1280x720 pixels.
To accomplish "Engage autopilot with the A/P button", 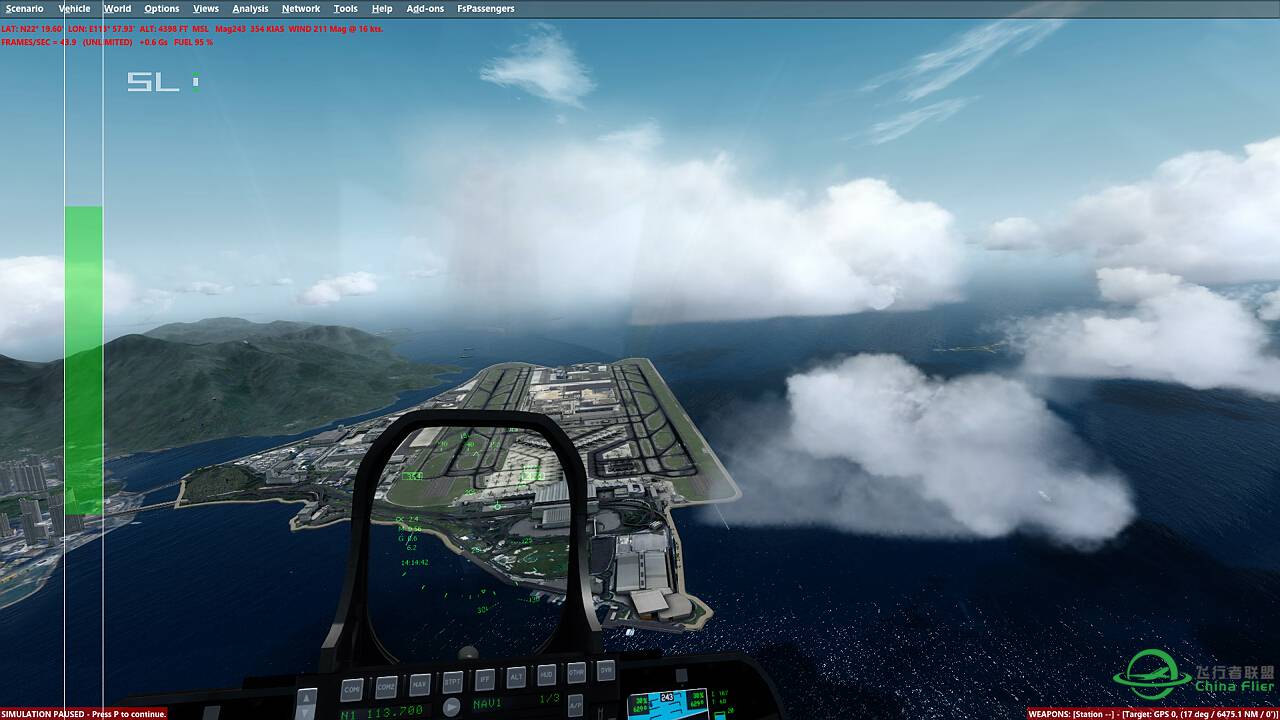I will click(x=576, y=704).
